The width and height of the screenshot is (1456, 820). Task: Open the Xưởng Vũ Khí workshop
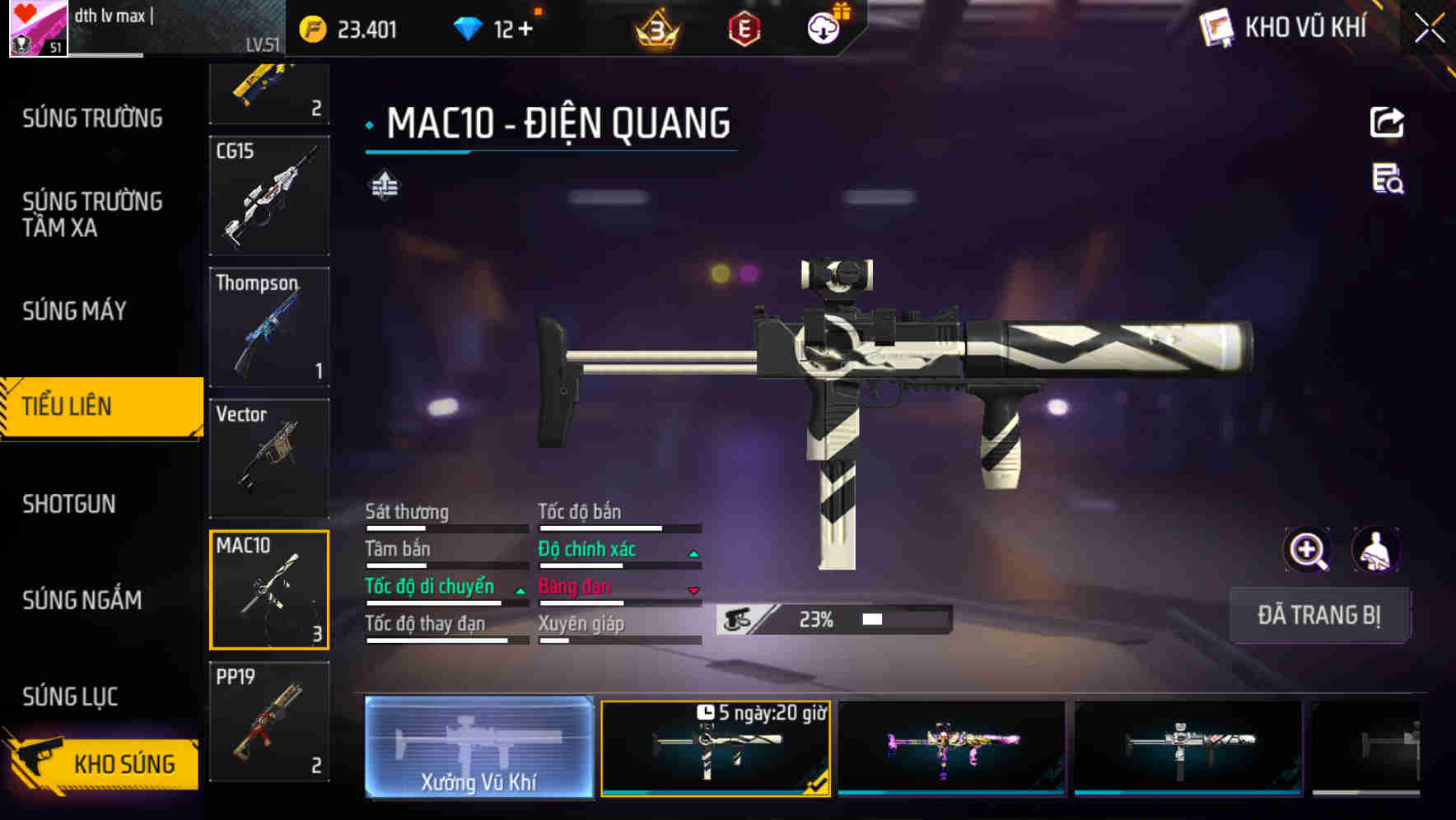pos(478,748)
